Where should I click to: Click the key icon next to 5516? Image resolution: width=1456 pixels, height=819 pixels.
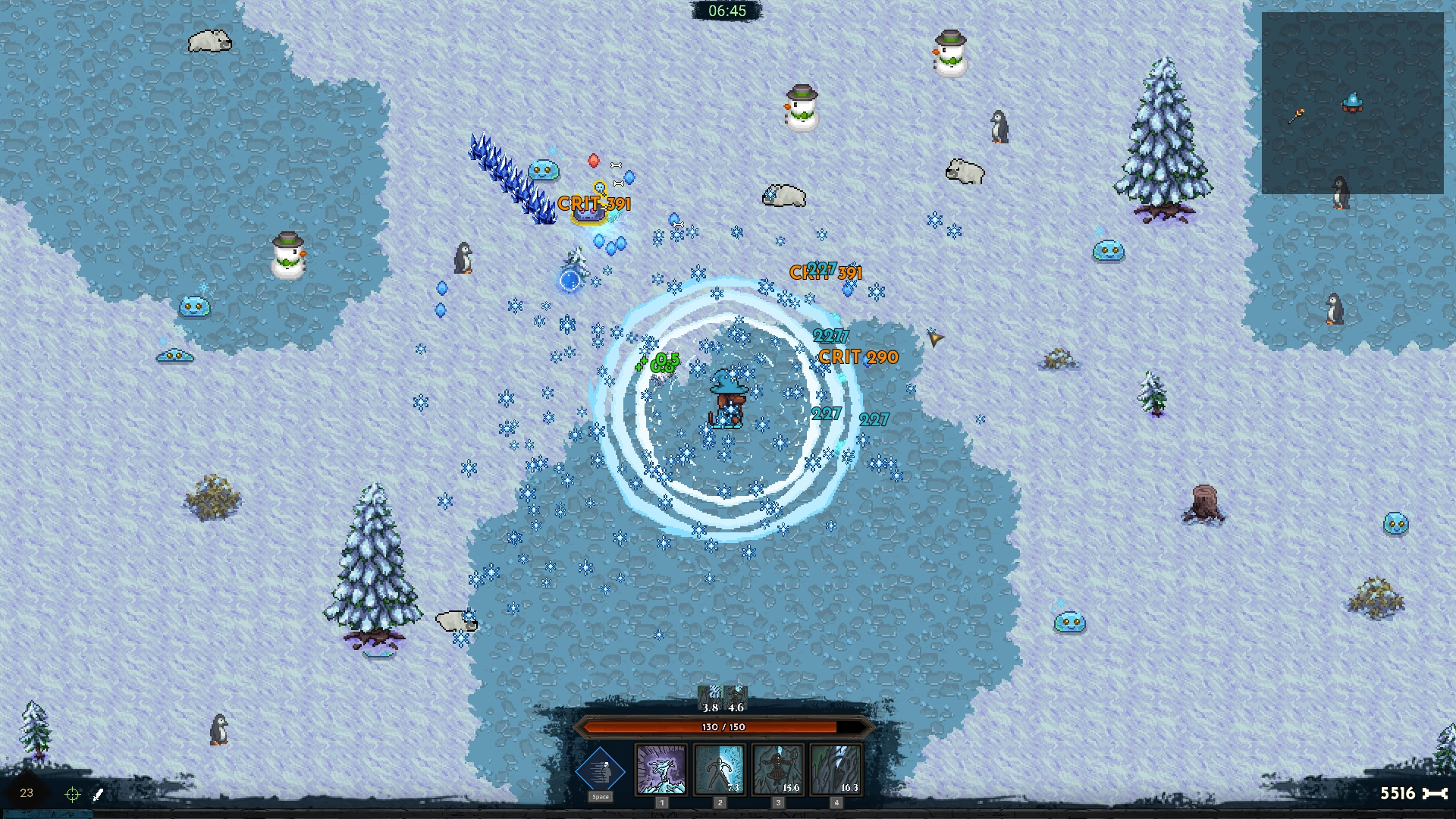[1436, 793]
